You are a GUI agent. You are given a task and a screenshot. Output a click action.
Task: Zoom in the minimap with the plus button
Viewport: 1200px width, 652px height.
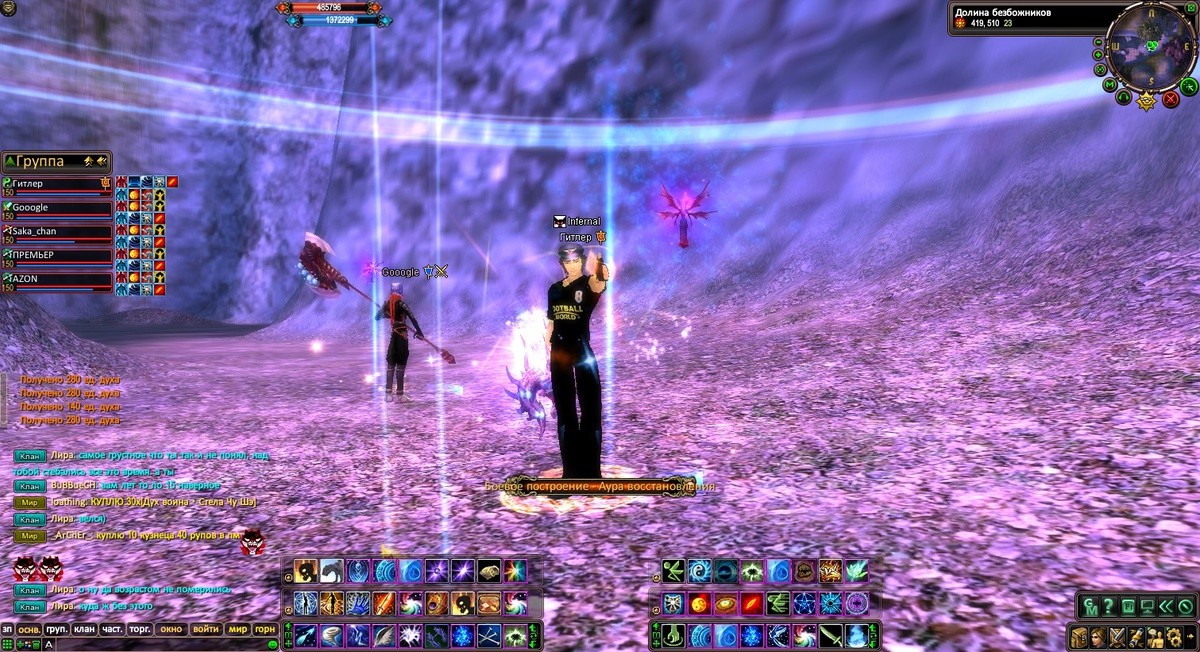click(1098, 56)
